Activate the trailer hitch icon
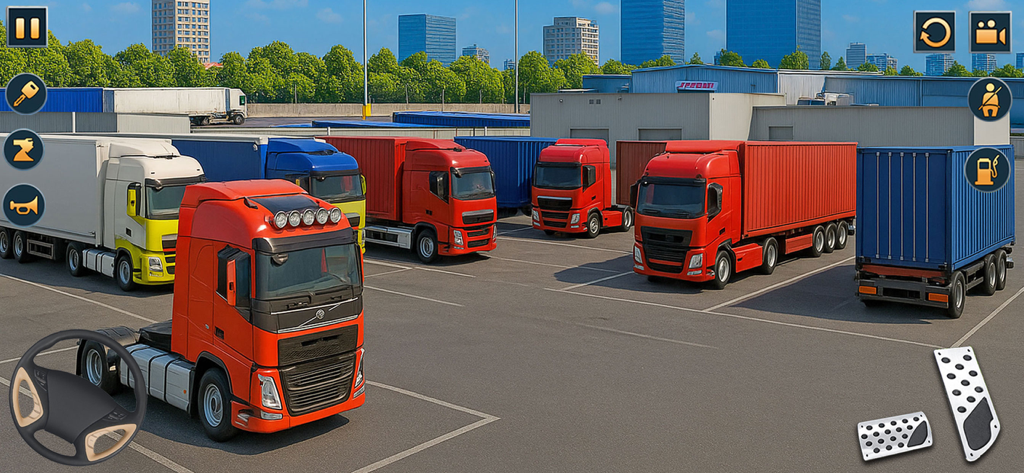 (23, 149)
